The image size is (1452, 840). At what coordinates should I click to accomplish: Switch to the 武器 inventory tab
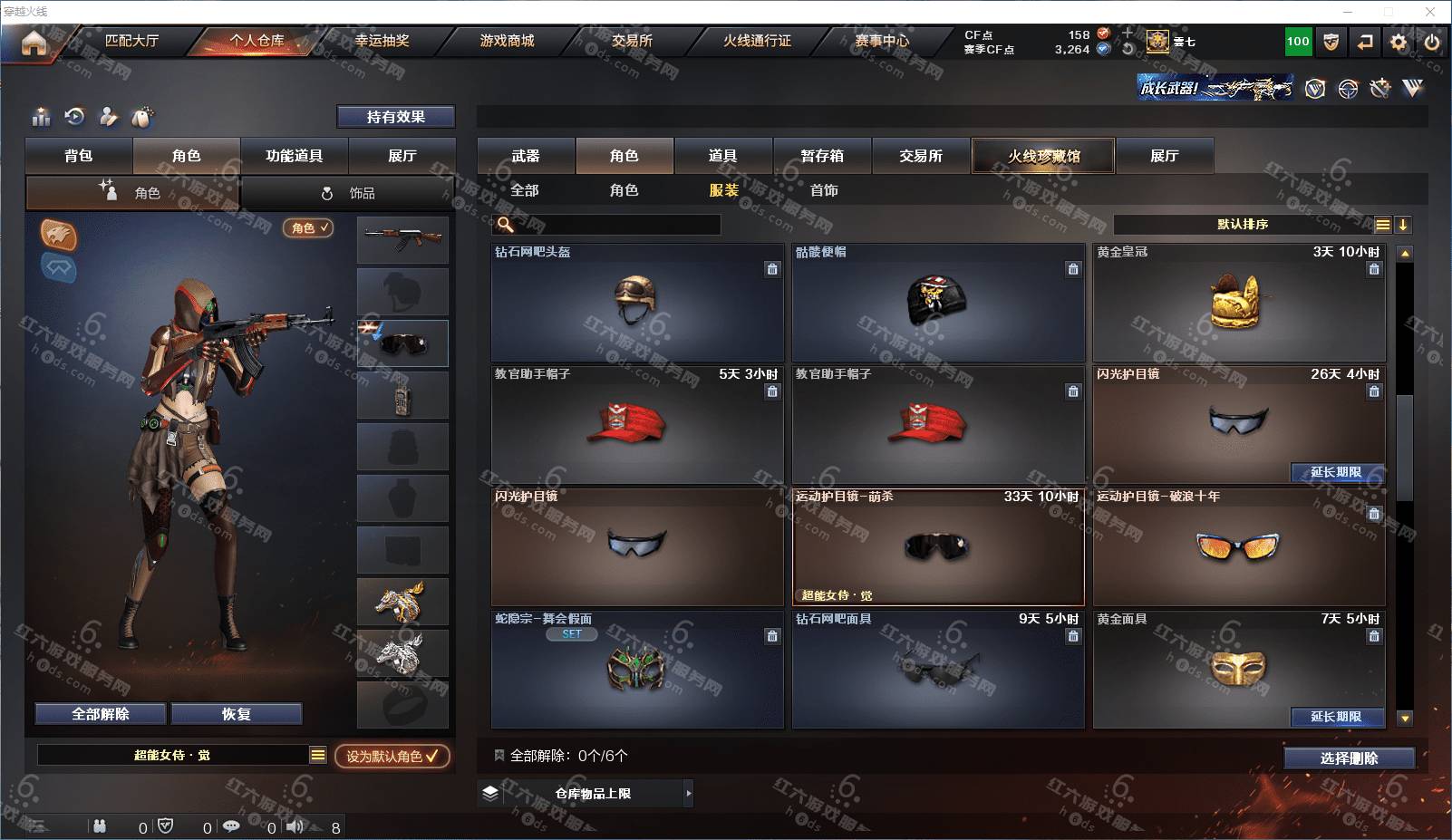tap(526, 156)
